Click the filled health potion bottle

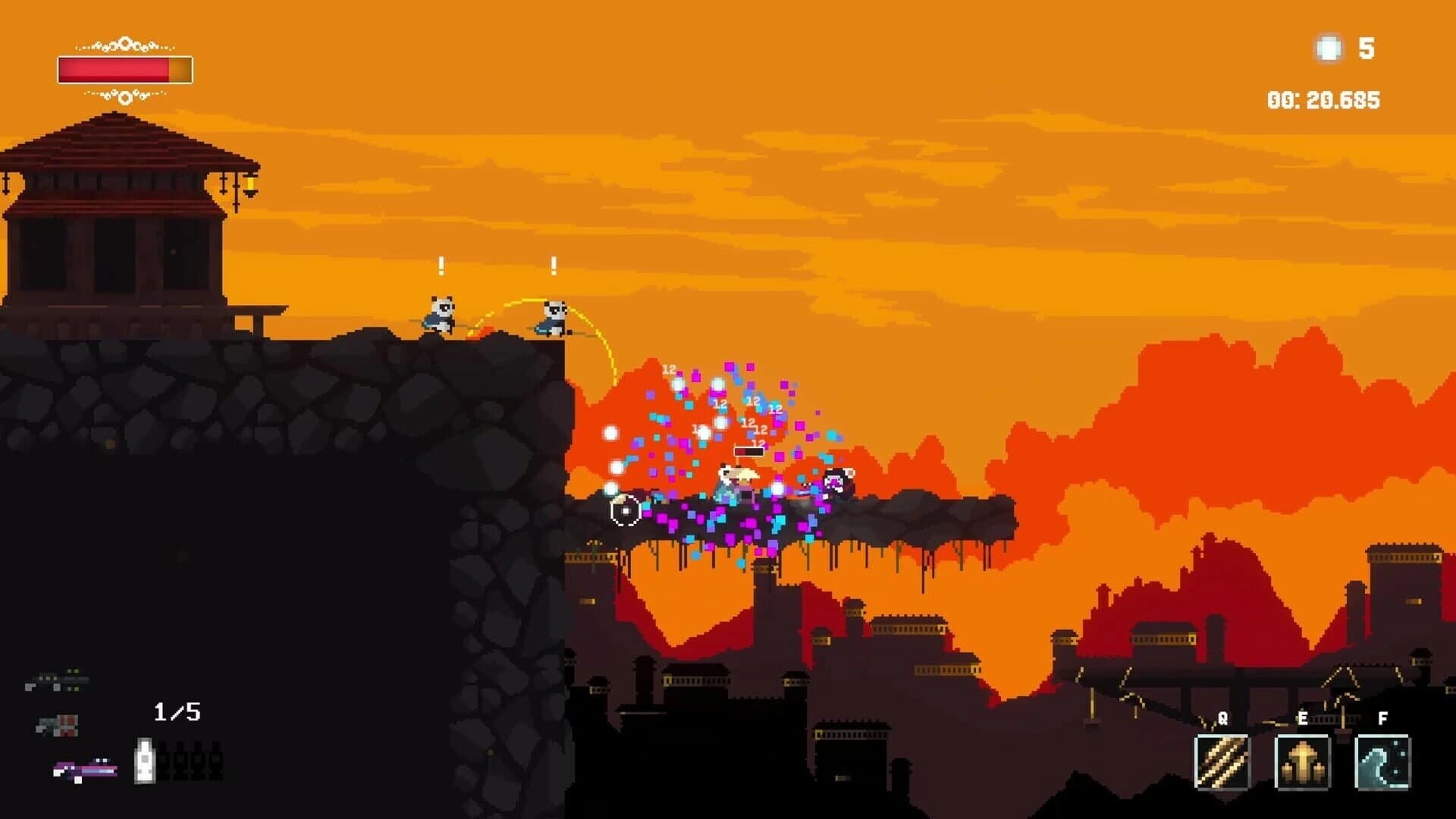(x=146, y=758)
